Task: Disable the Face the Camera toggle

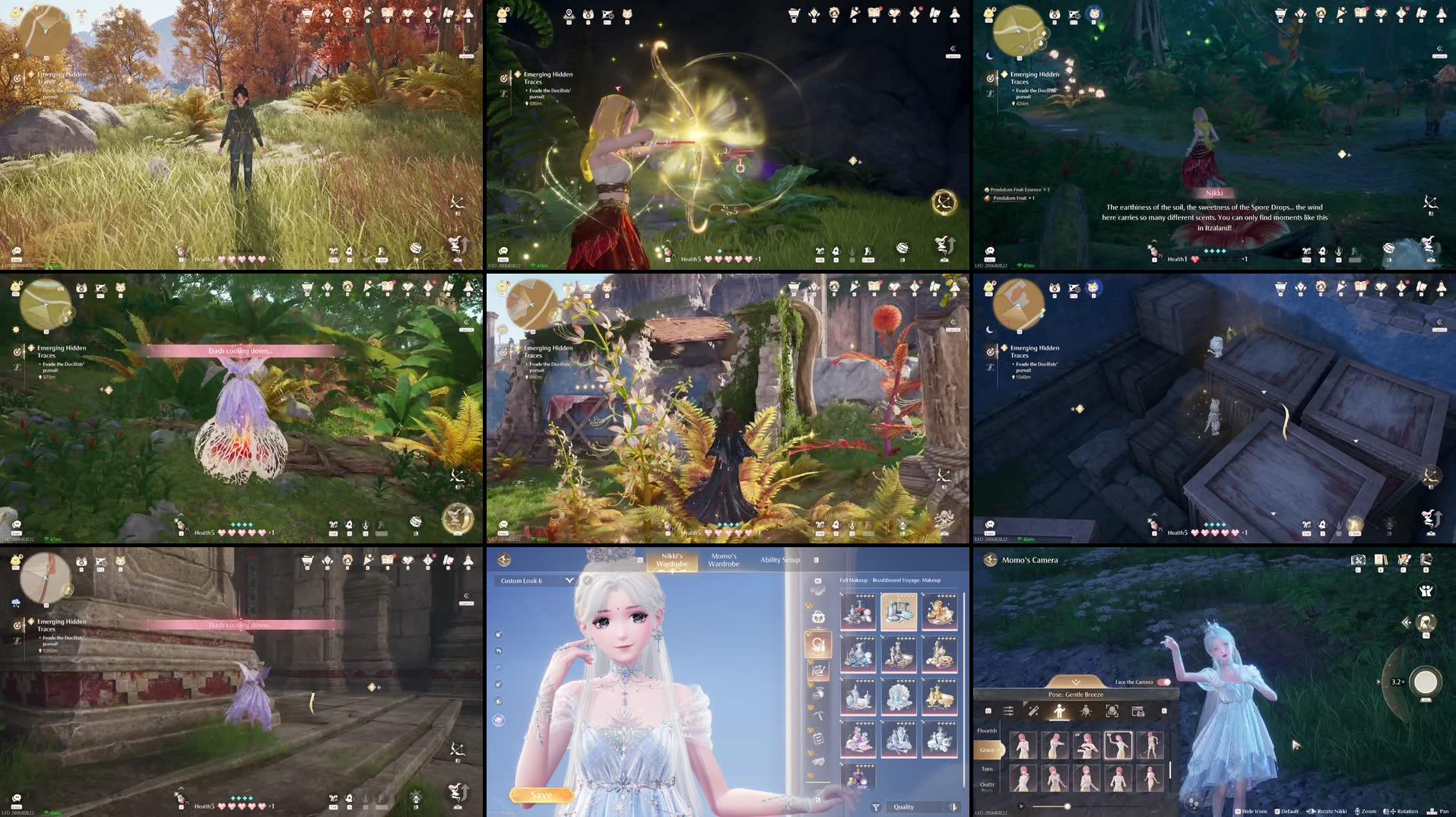Action: 1164,682
